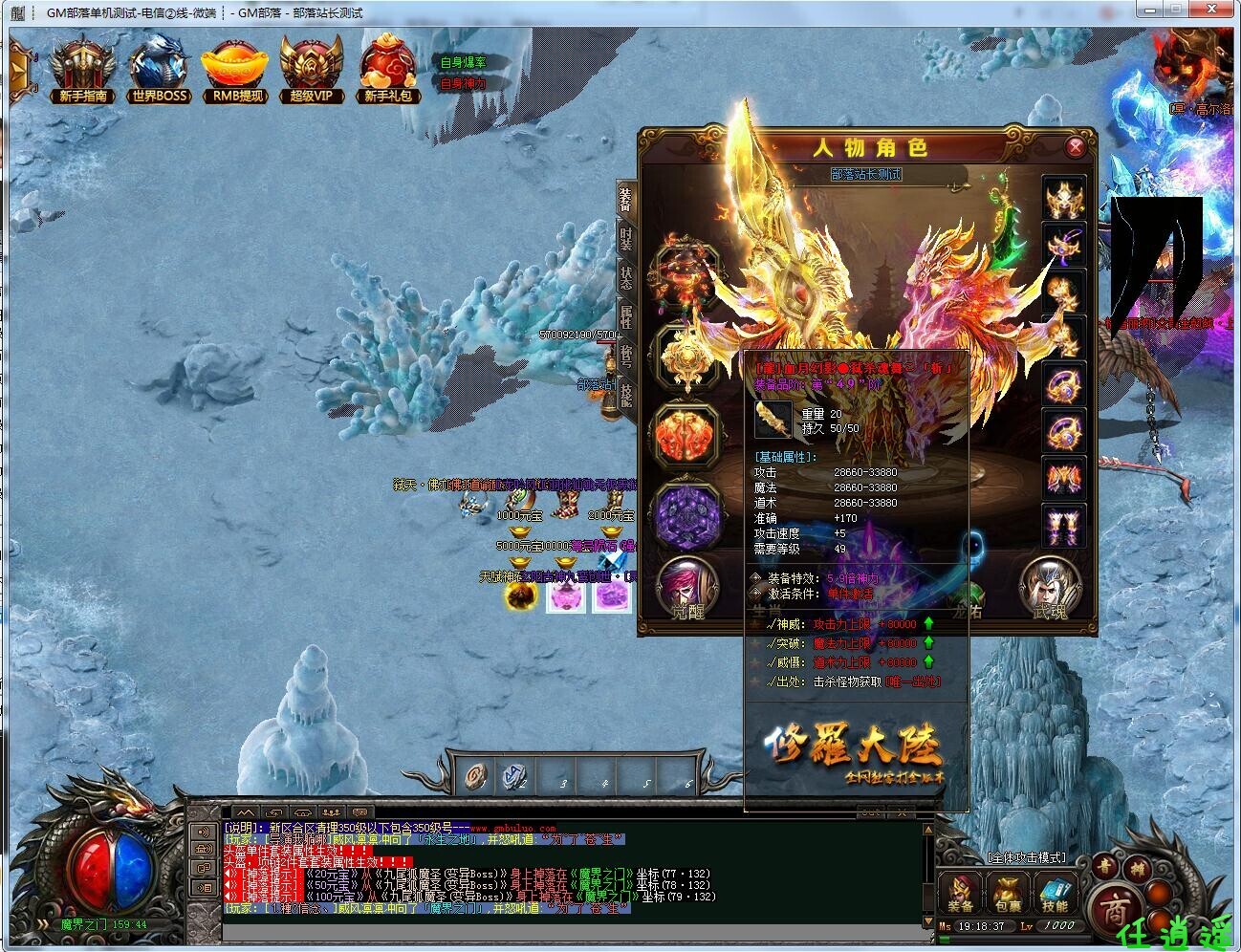
Task: Switch to the 属性 attributes tab
Action: click(625, 318)
